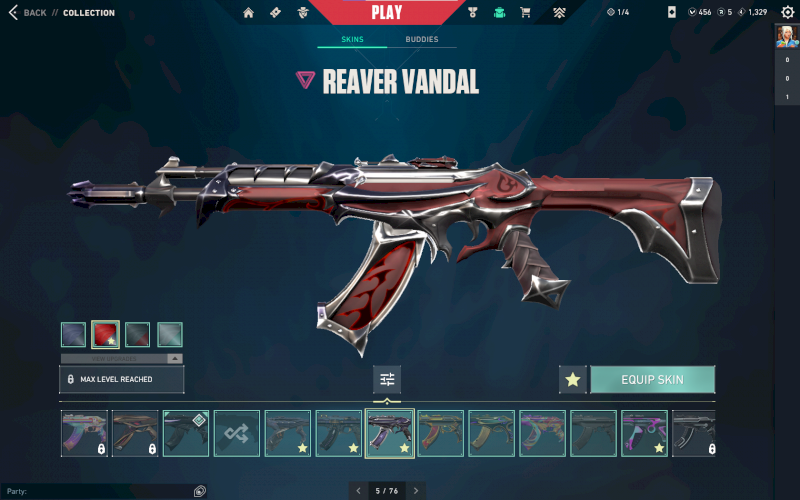Click the player avatar portrait
Image resolution: width=800 pixels, height=500 pixels.
pyautogui.click(x=786, y=37)
